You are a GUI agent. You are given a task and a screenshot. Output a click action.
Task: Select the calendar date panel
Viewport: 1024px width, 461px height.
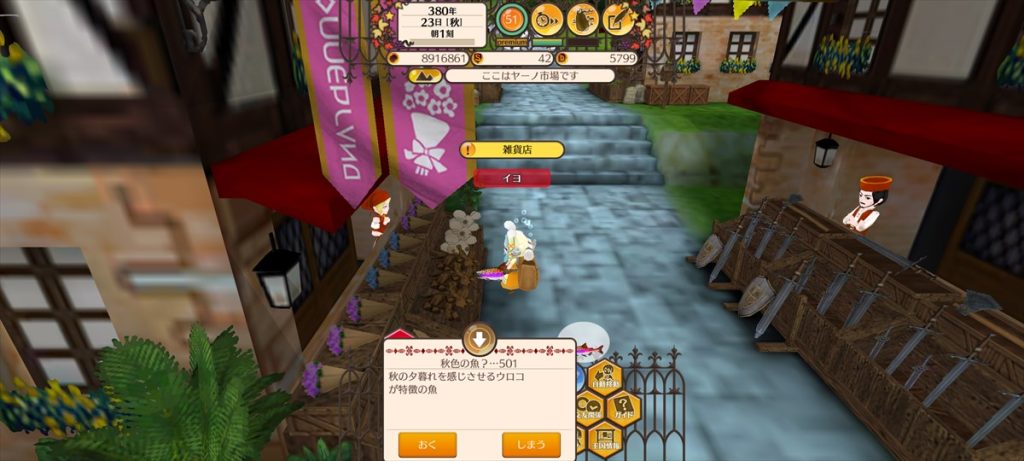click(x=442, y=22)
